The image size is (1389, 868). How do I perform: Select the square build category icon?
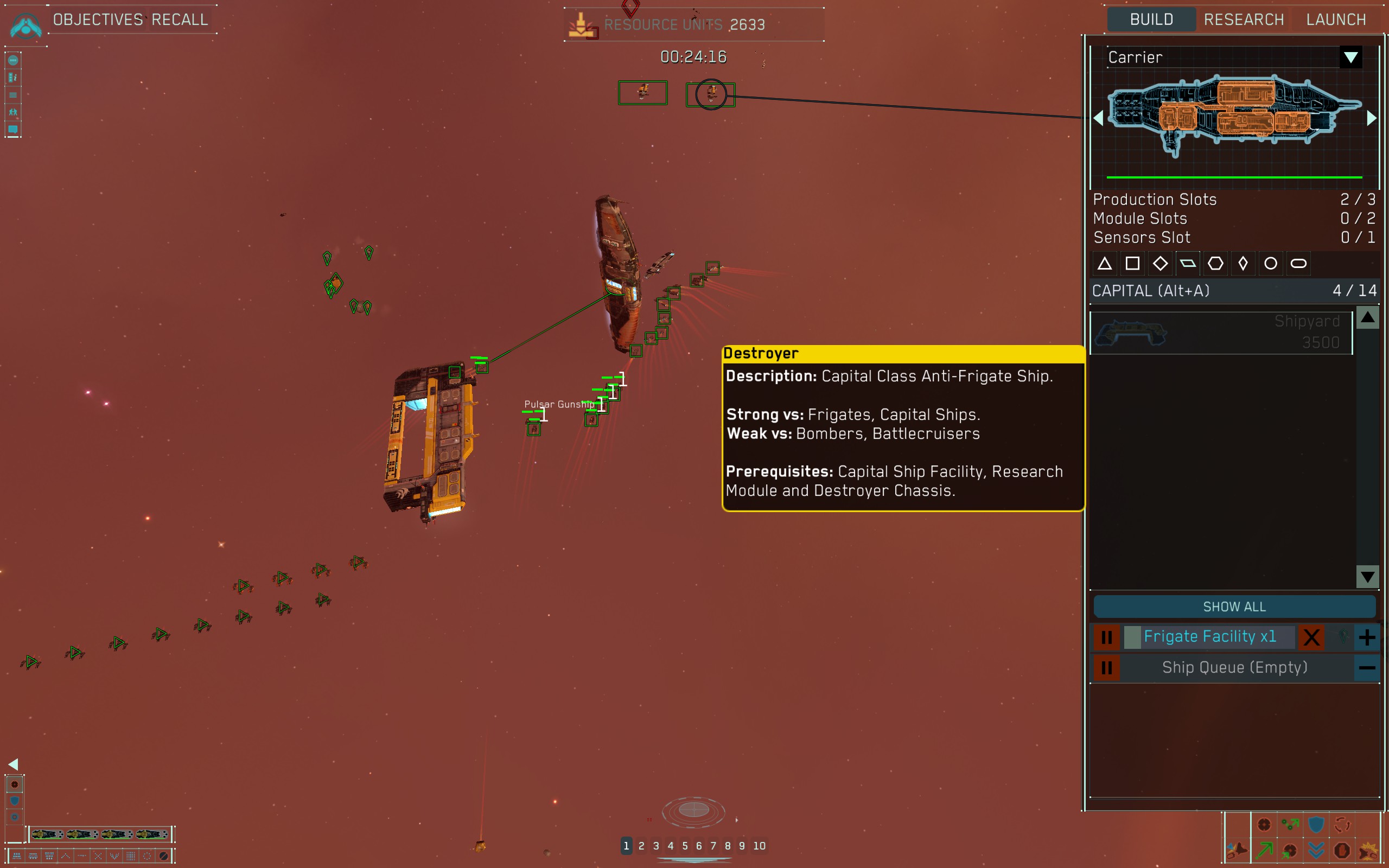click(x=1132, y=264)
